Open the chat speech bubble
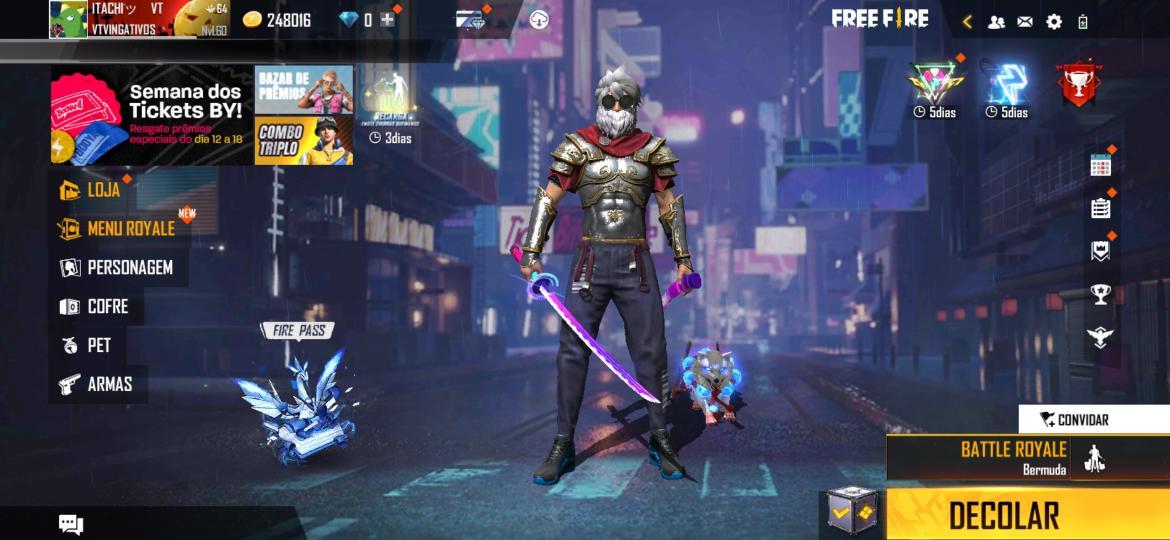 [71, 524]
